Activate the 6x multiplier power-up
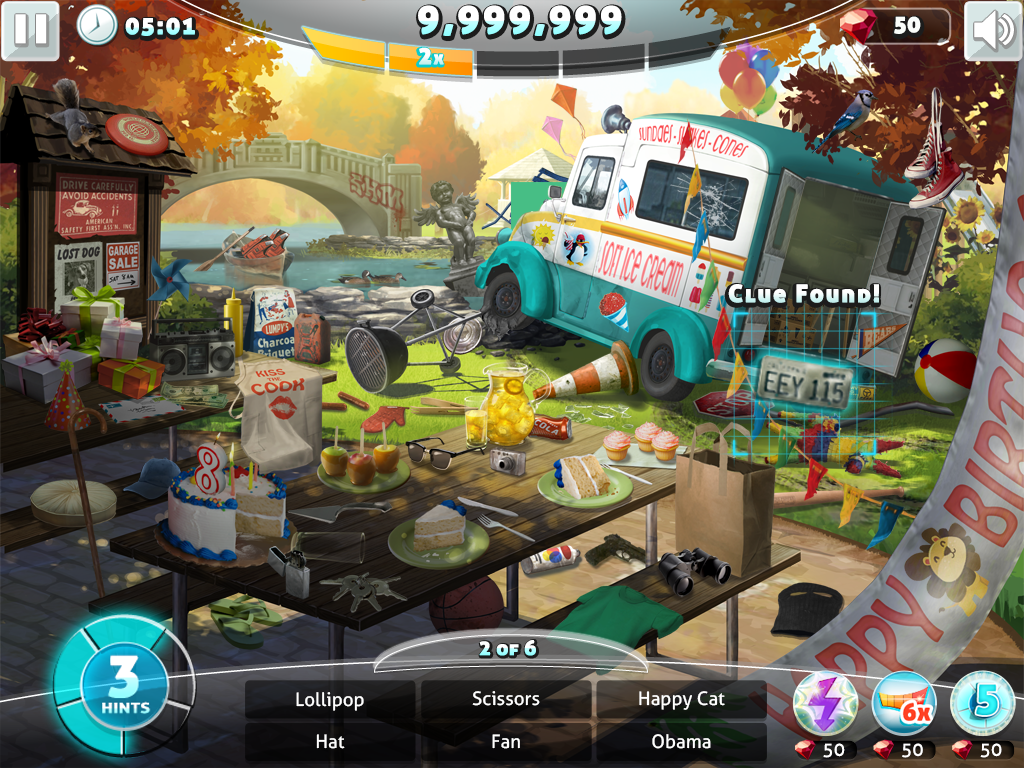 point(904,704)
